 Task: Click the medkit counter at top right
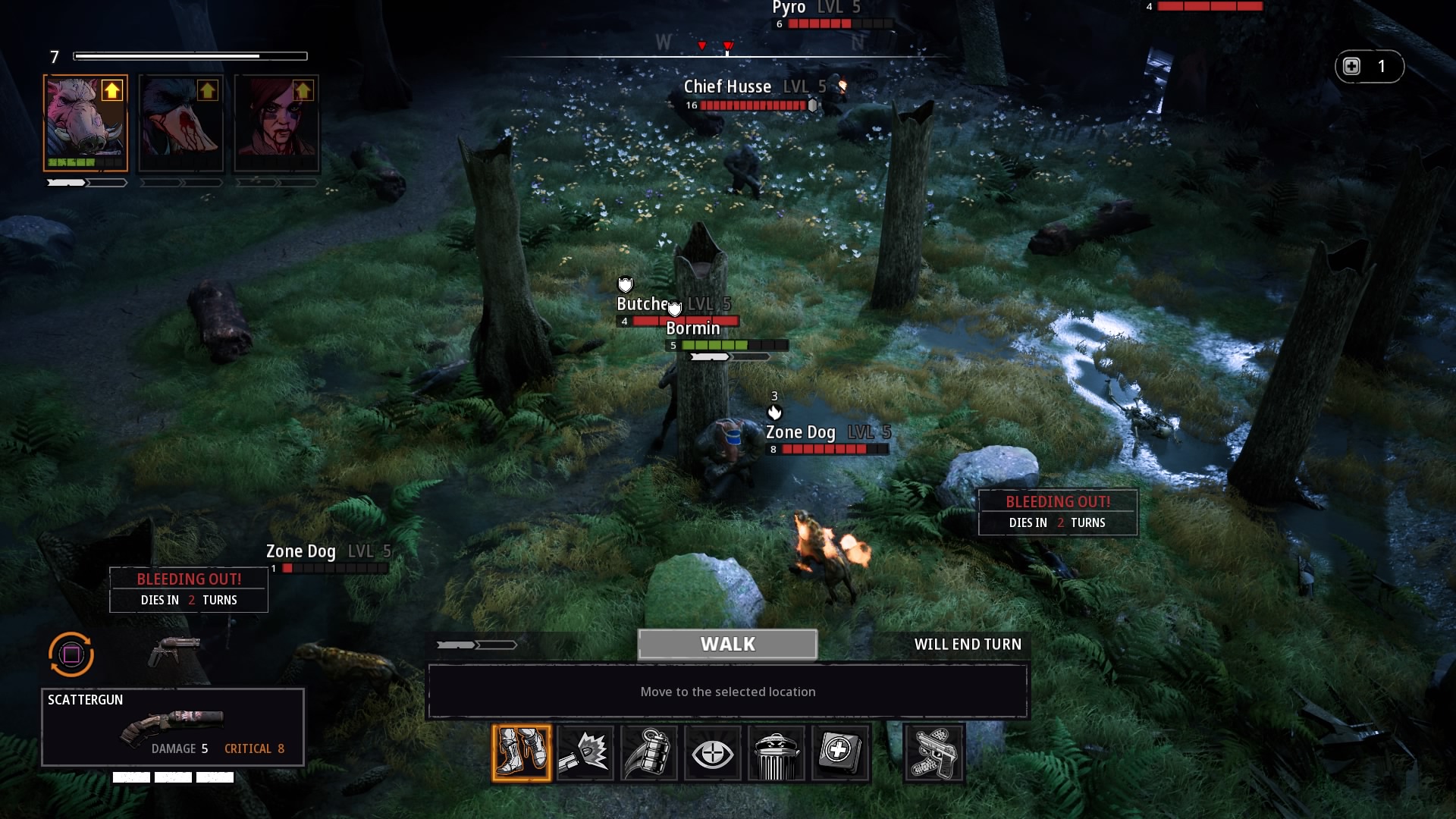click(x=1369, y=67)
